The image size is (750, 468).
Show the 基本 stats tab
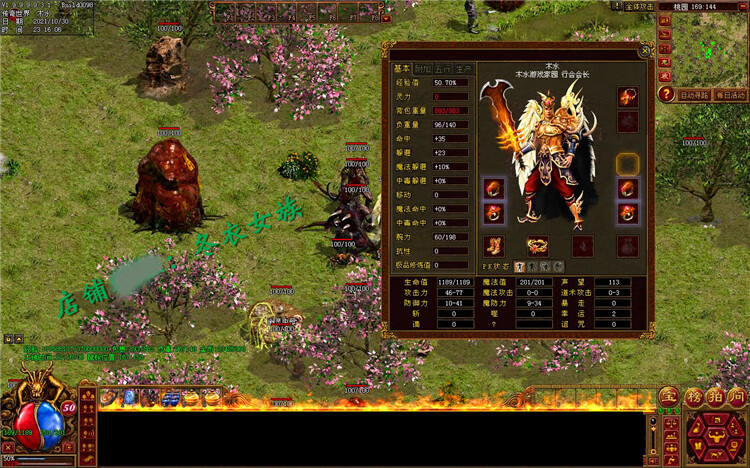click(x=402, y=69)
